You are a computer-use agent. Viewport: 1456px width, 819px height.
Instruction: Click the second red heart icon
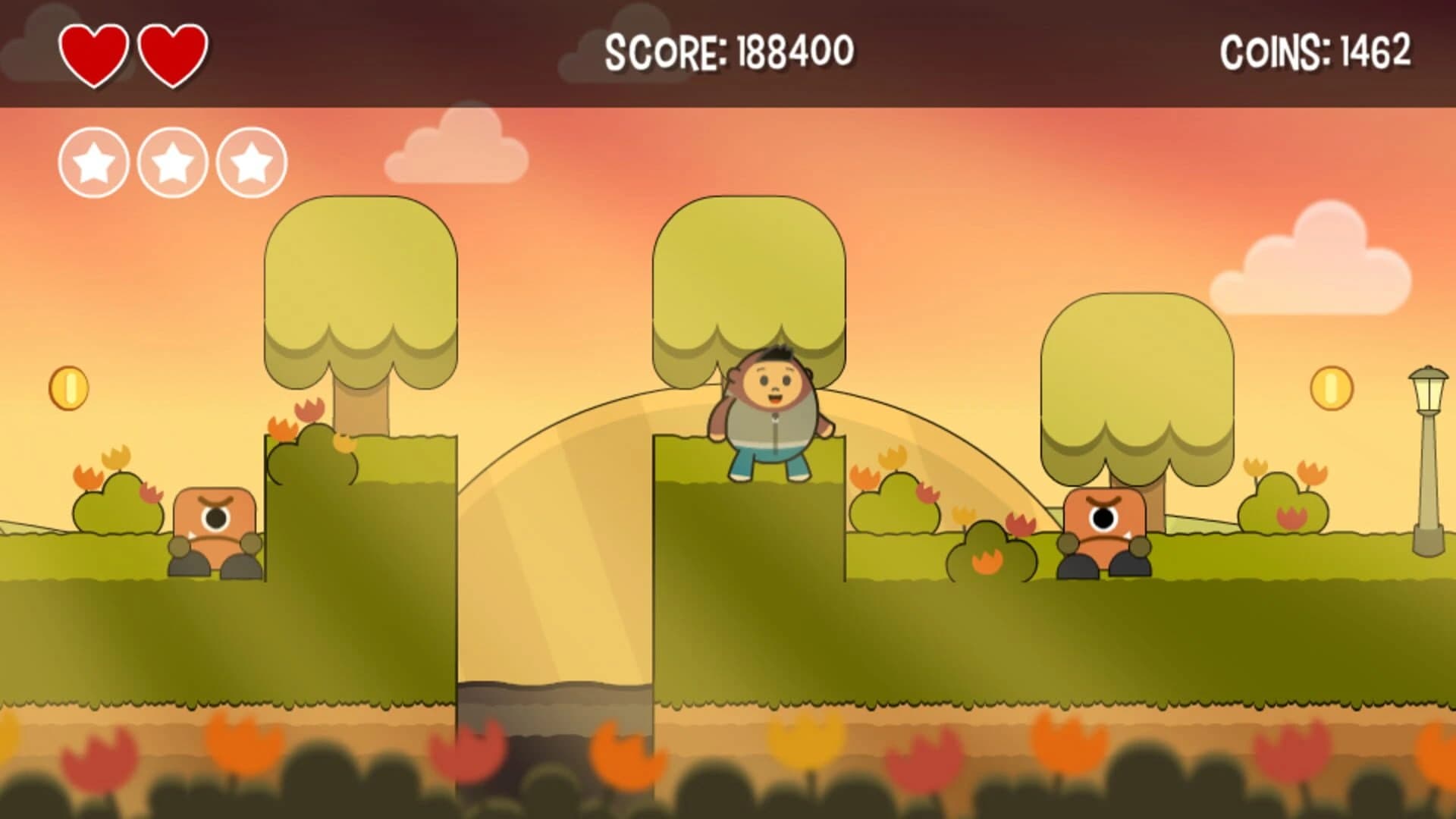(173, 53)
